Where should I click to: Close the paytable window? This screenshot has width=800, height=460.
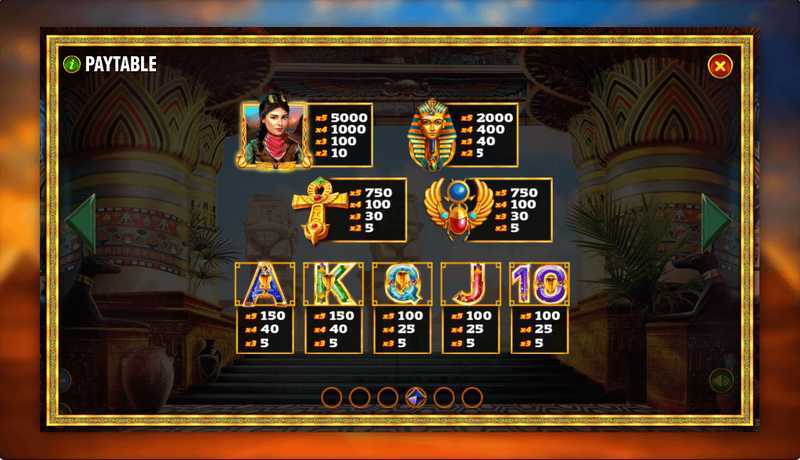coord(719,66)
